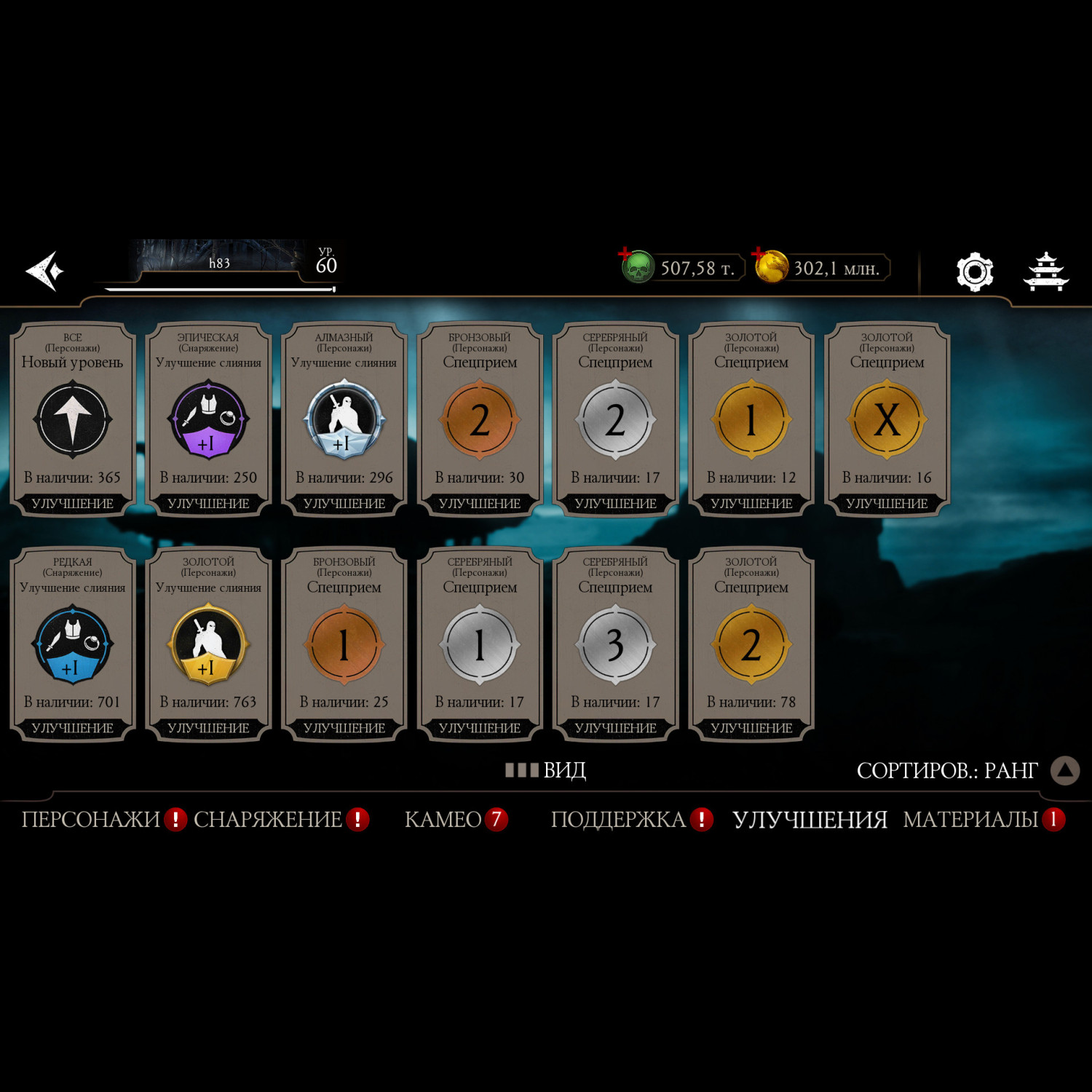Pick the silver Спецприем 3 card
Viewport: 1092px width, 1092px height.
point(616,644)
